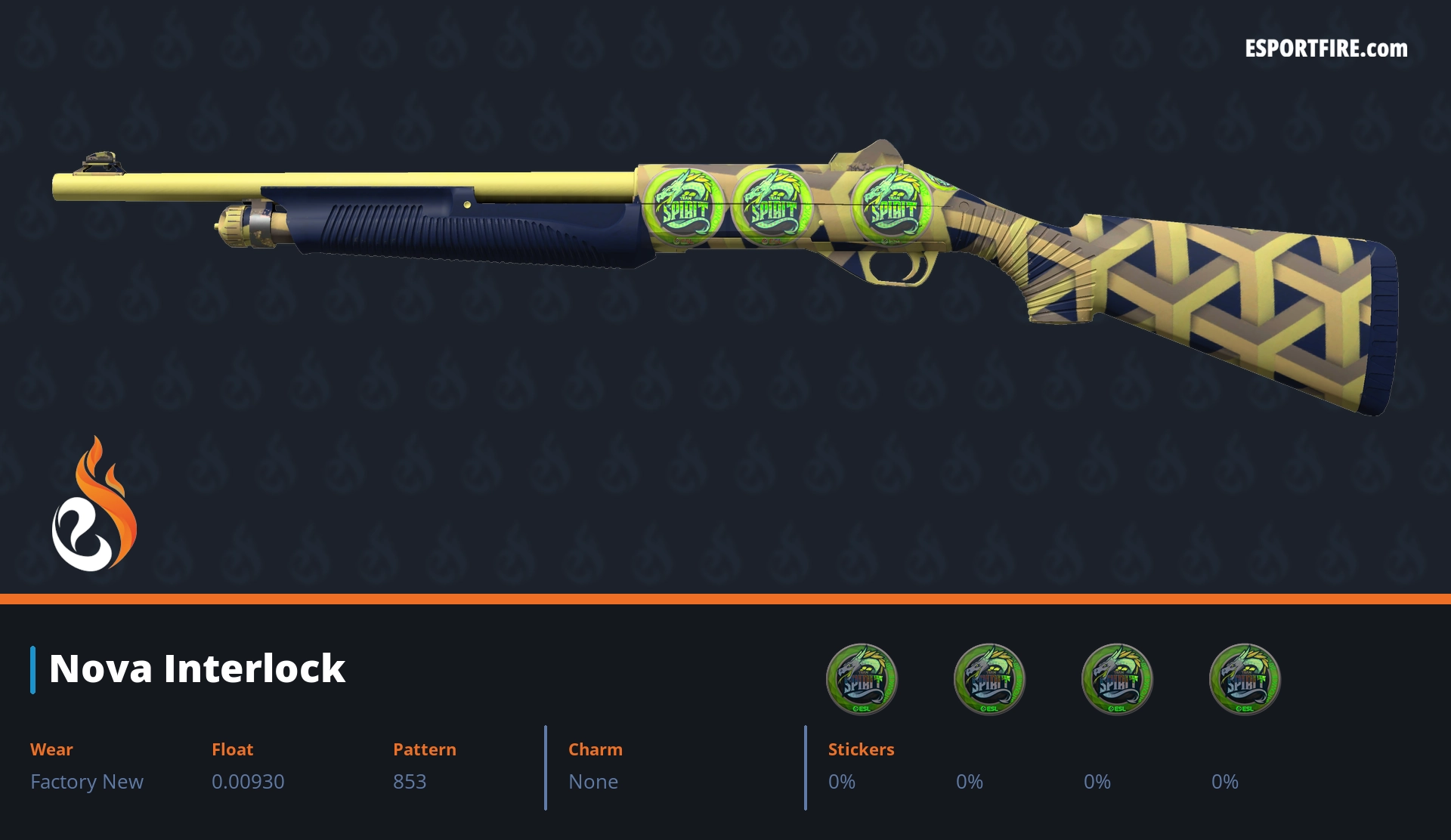Click the orange flame Esportfire logo

pos(94,505)
